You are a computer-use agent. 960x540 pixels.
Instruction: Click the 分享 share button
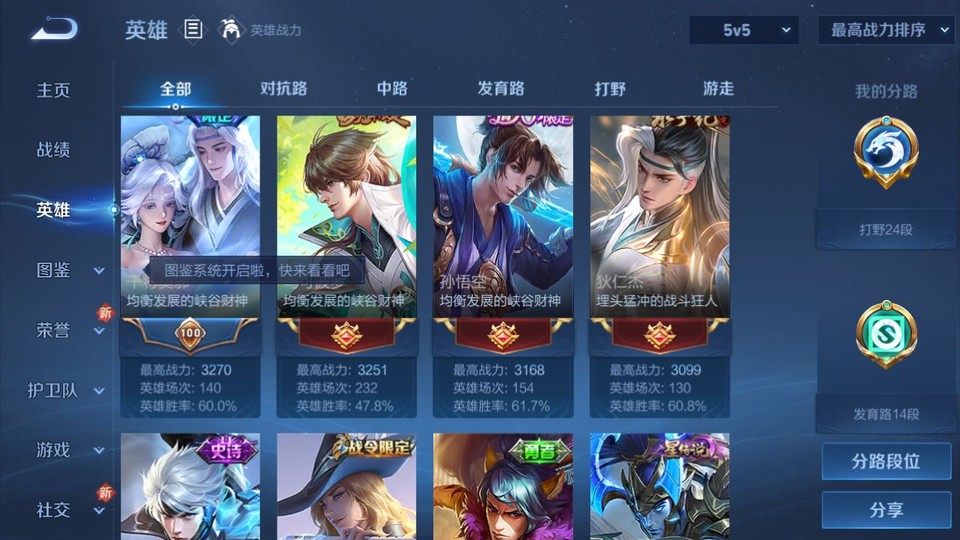pyautogui.click(x=886, y=510)
